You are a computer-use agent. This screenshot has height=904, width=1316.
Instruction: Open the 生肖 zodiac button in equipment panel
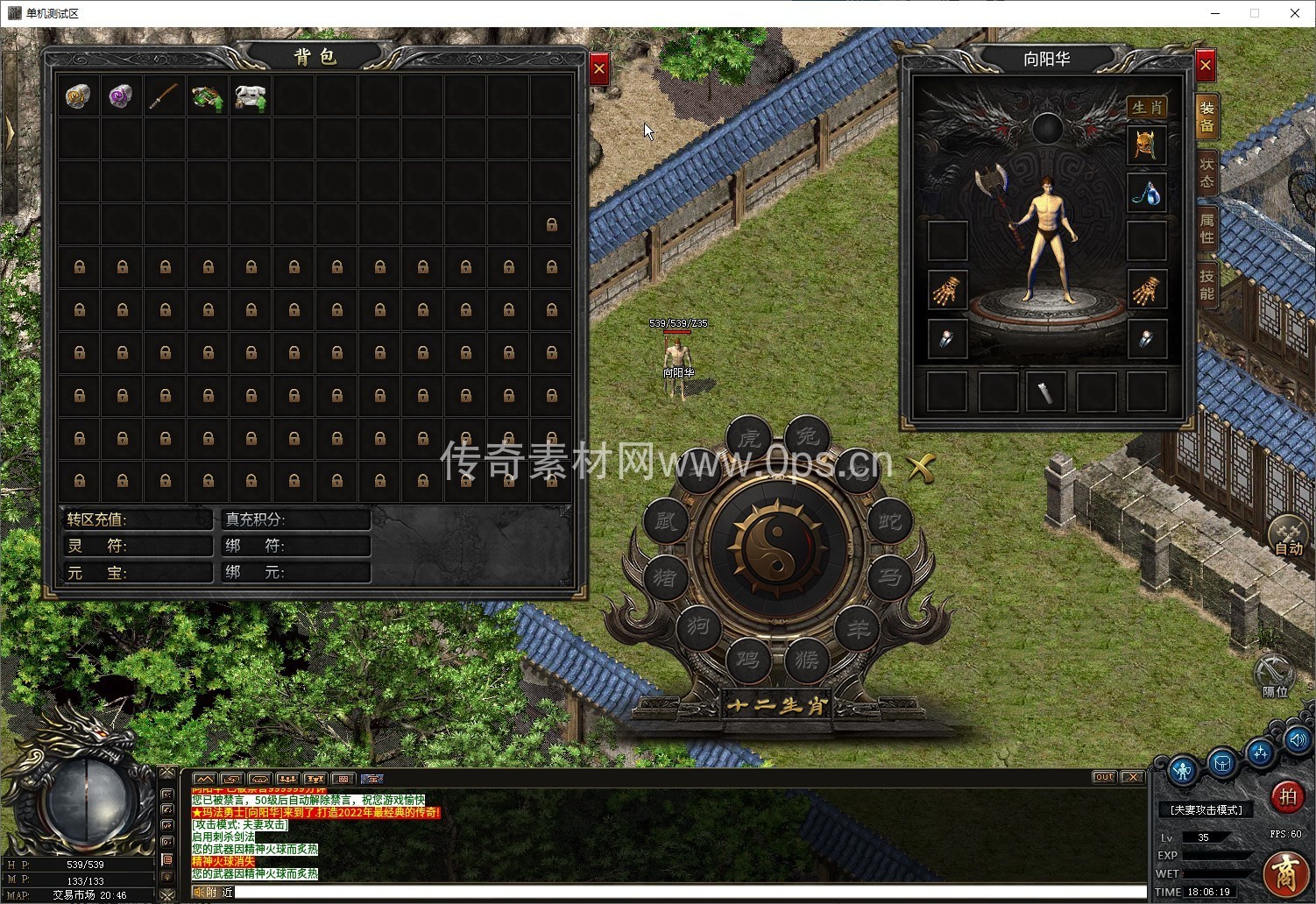click(x=1146, y=108)
